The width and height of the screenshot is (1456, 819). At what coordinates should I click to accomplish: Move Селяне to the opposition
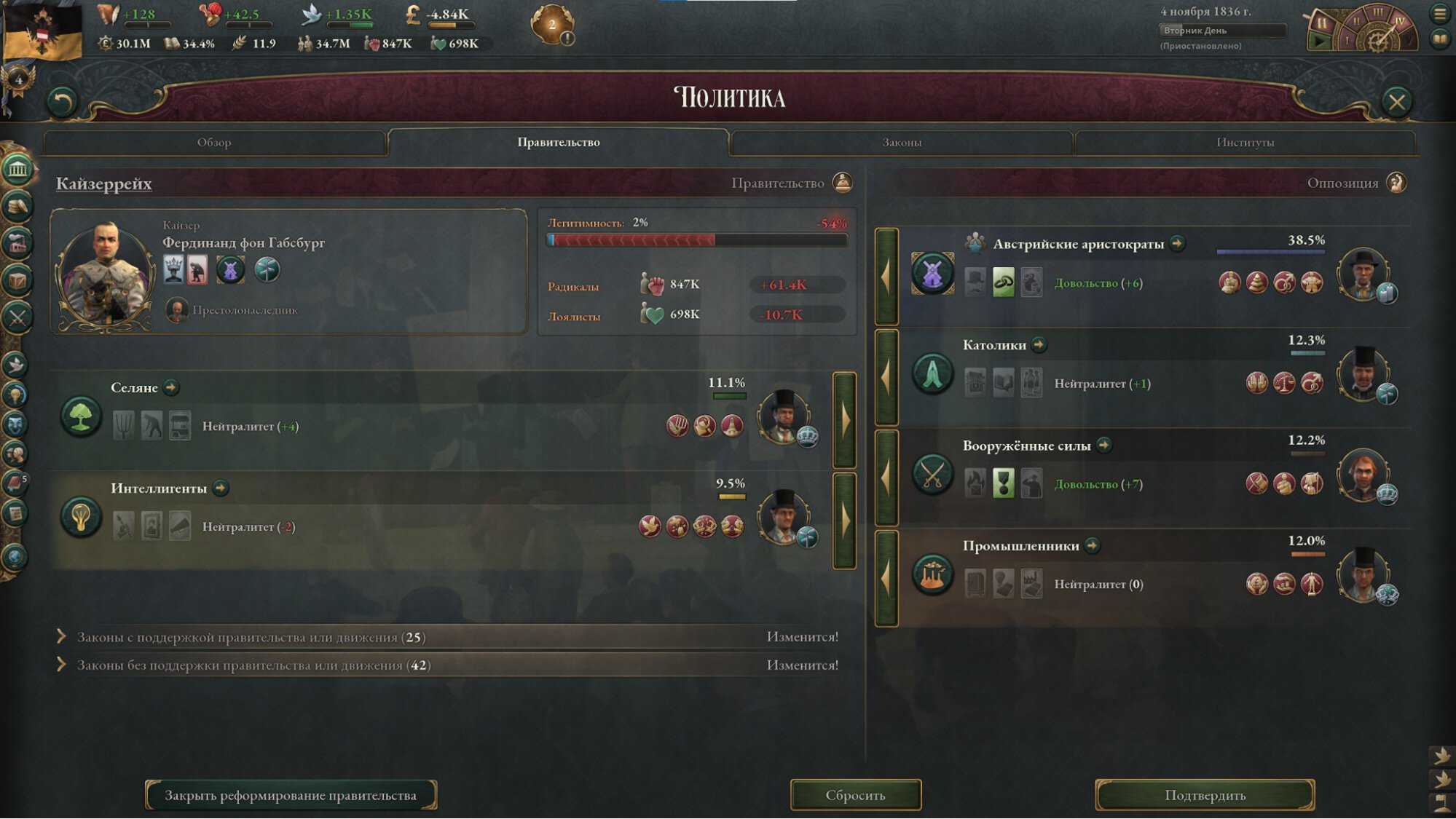tap(844, 420)
